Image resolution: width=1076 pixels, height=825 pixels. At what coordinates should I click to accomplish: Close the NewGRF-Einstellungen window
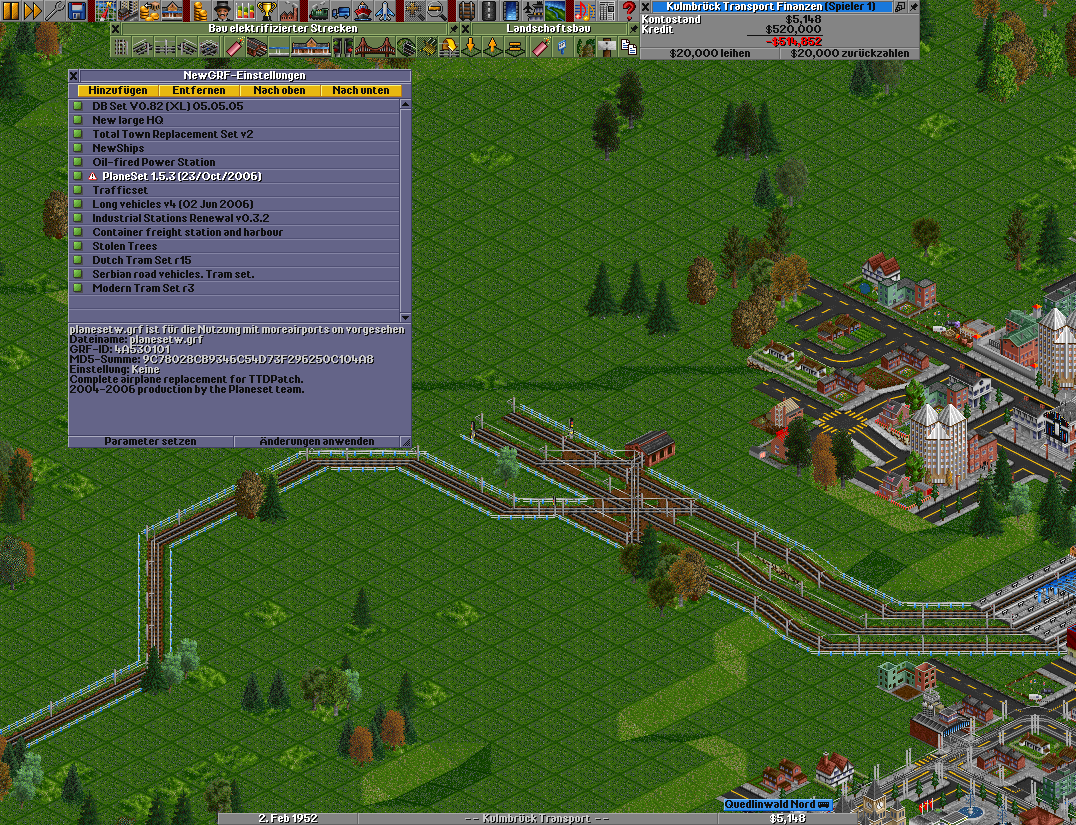74,75
